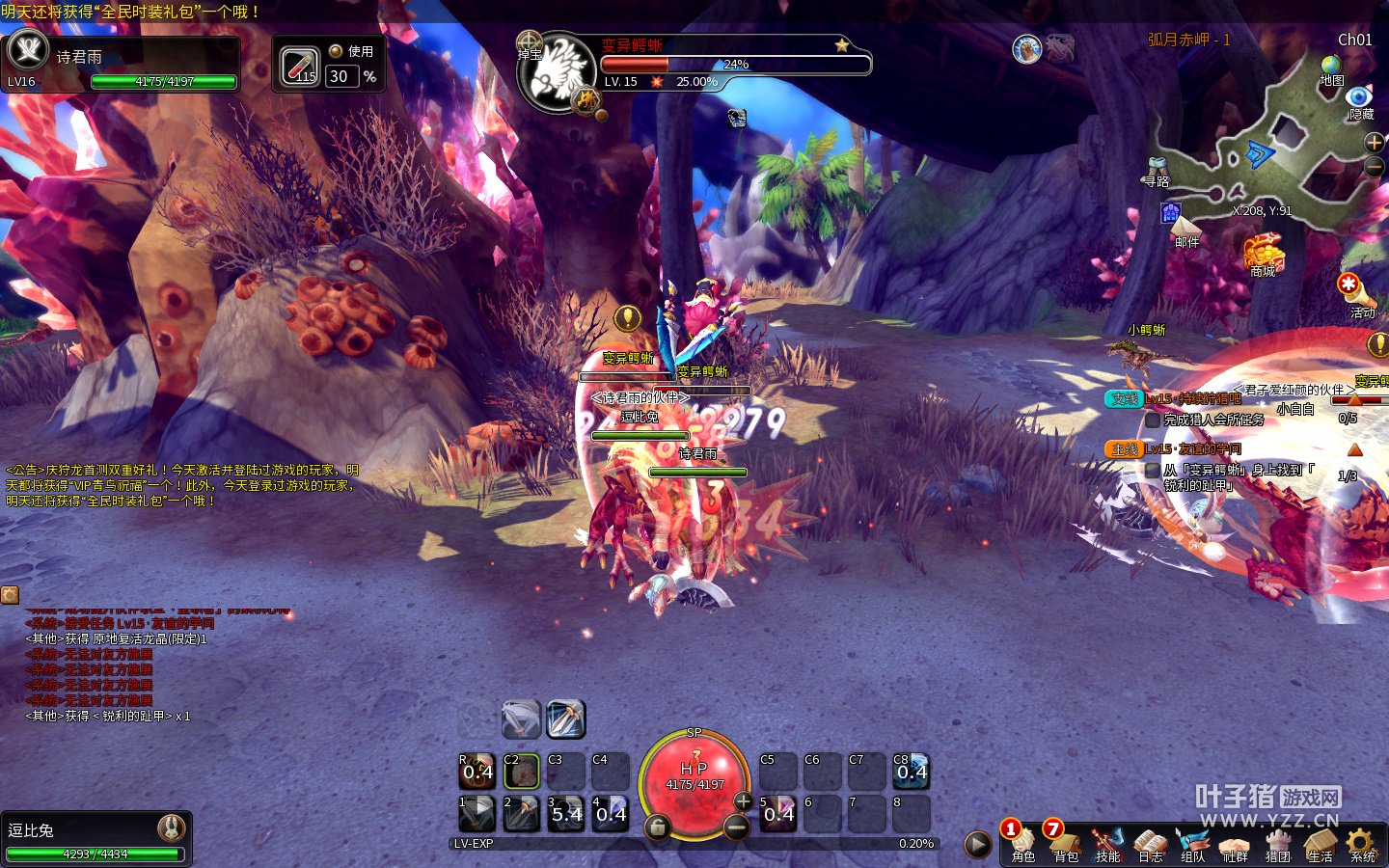Toggle the hotbar lock padlock icon
The width and height of the screenshot is (1389, 868).
pos(657,827)
